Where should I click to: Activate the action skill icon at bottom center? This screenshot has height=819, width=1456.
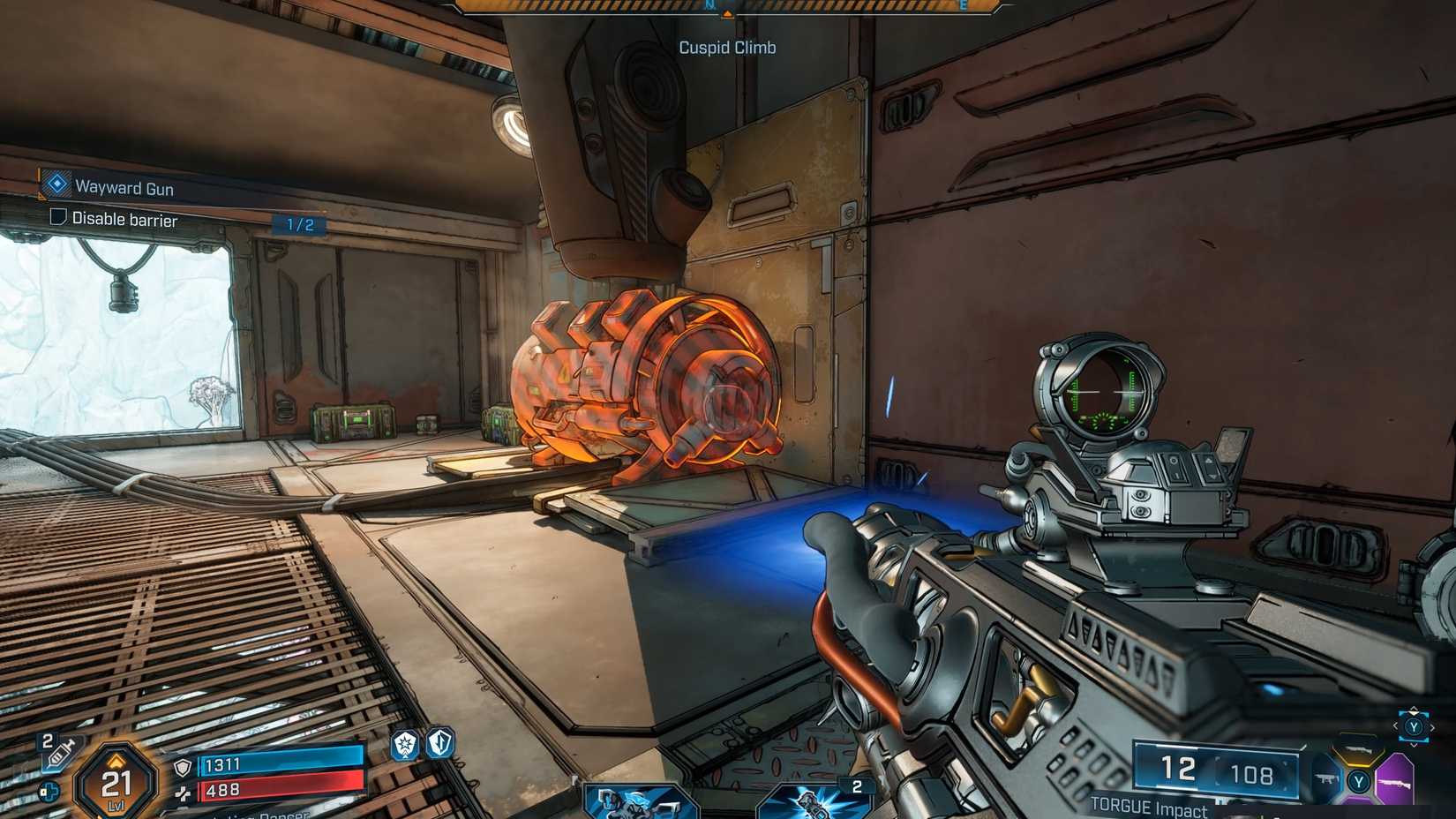pos(638,802)
